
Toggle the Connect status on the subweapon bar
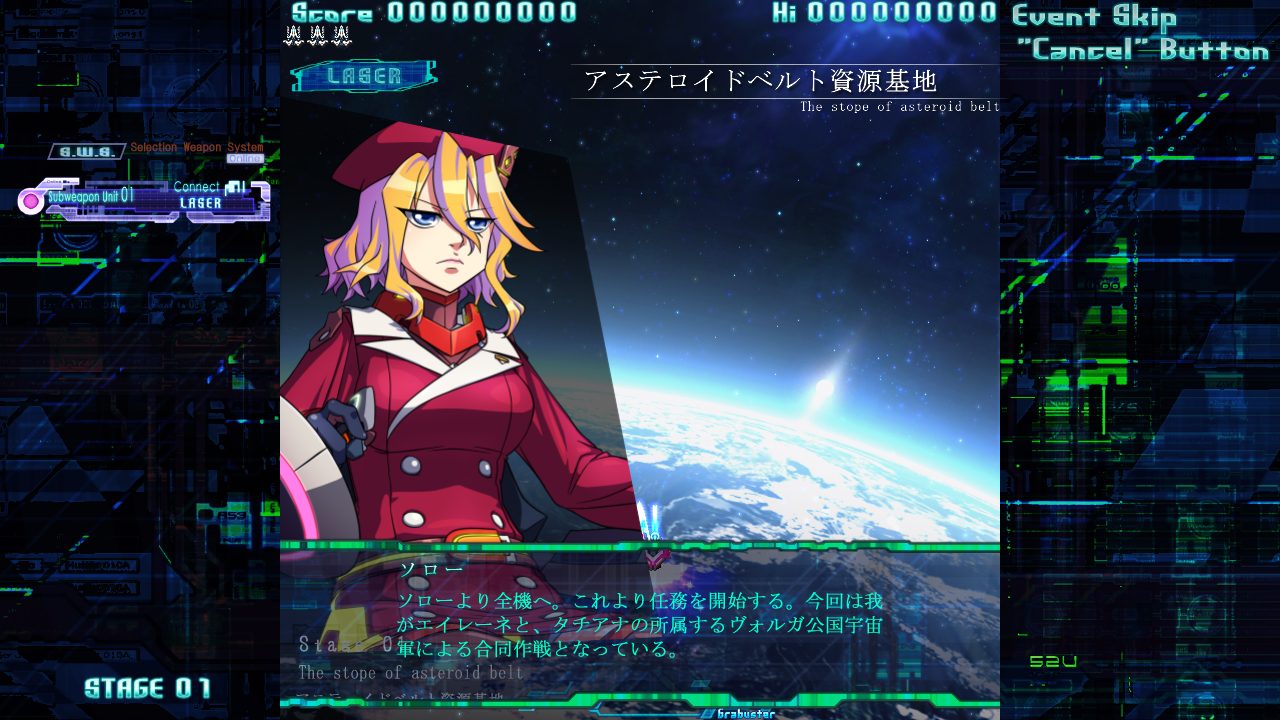[x=196, y=186]
